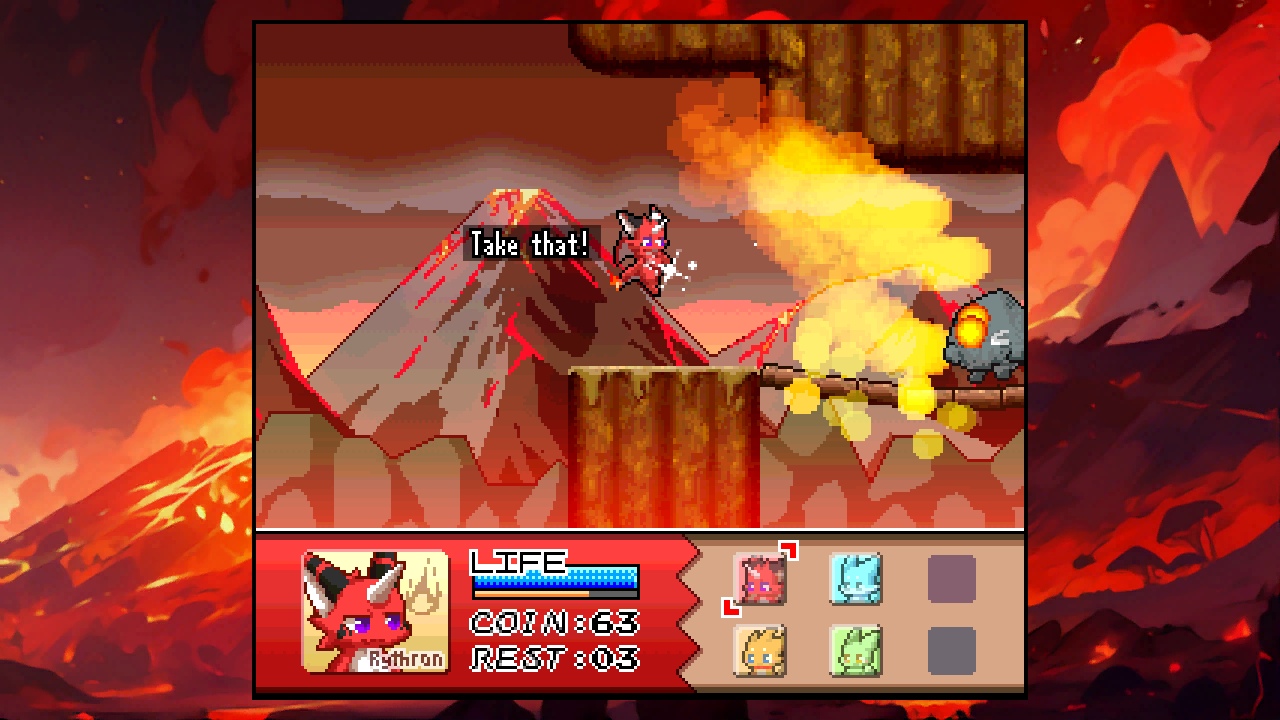Click the REST:03 counter text
1280x720 pixels.
pos(552,658)
